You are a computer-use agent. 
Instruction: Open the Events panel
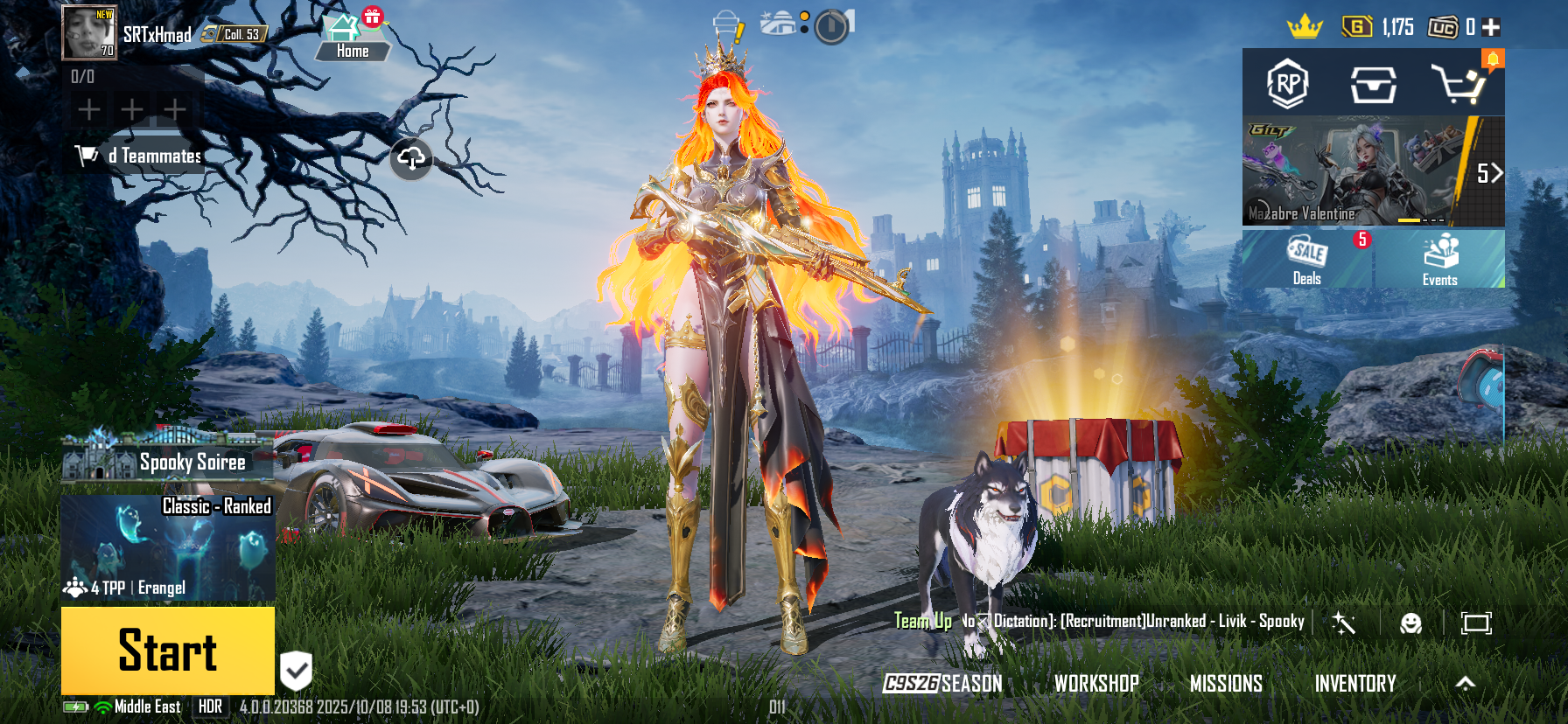pyautogui.click(x=1439, y=260)
